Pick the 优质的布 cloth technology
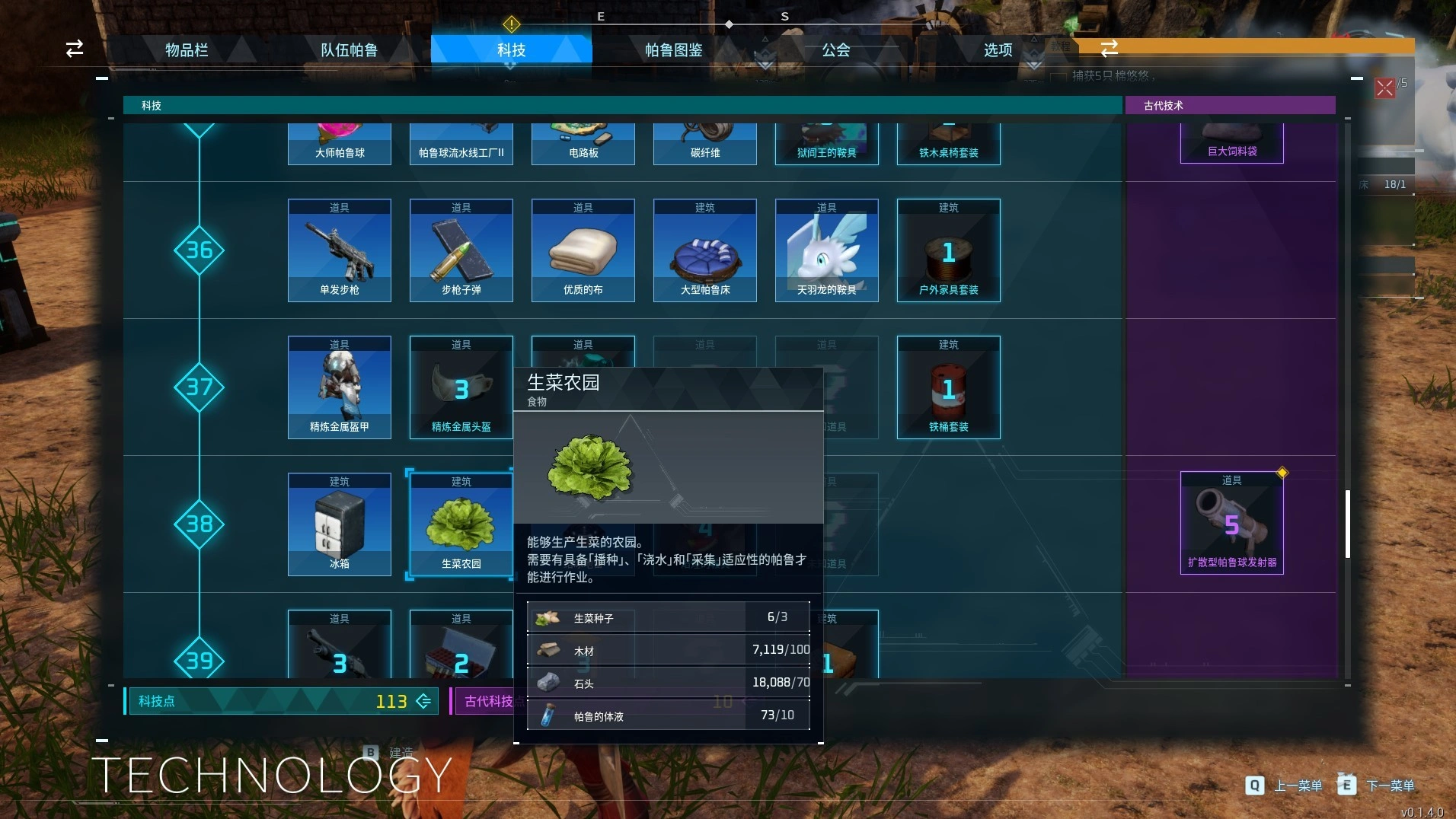The height and width of the screenshot is (819, 1456). [583, 250]
